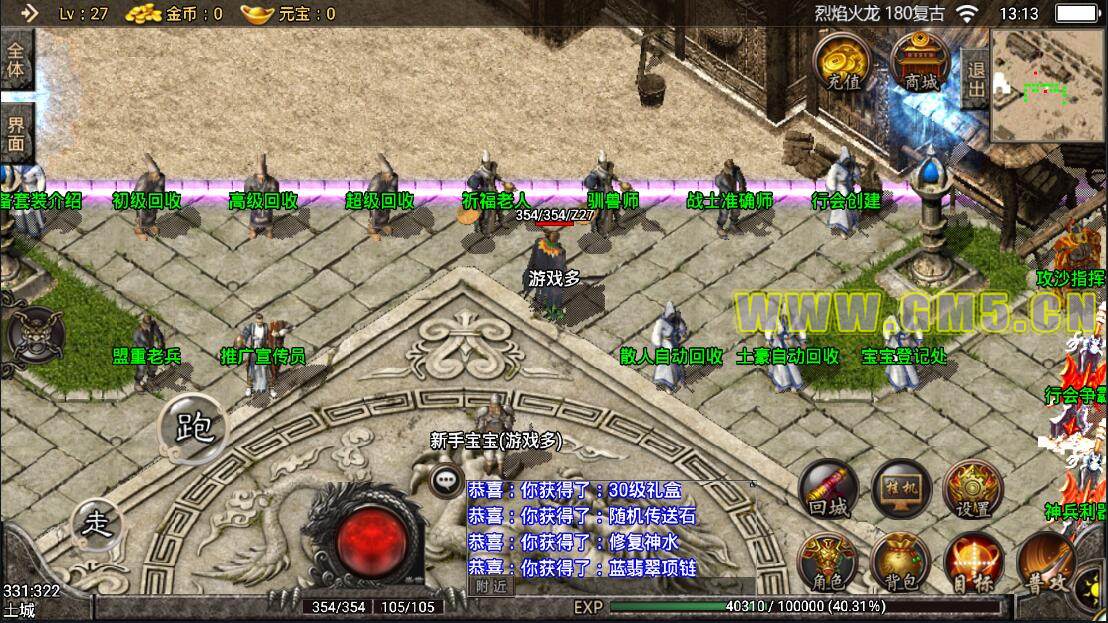This screenshot has height=623, width=1108.
Task: Toggle the 走 walk mode button
Action: click(x=98, y=522)
